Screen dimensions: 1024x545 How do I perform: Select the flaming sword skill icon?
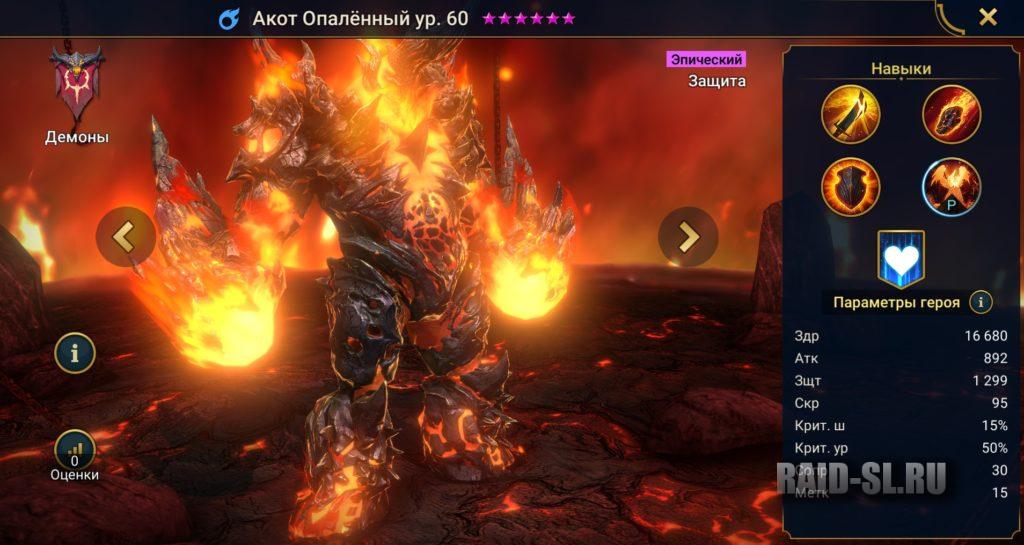[850, 115]
